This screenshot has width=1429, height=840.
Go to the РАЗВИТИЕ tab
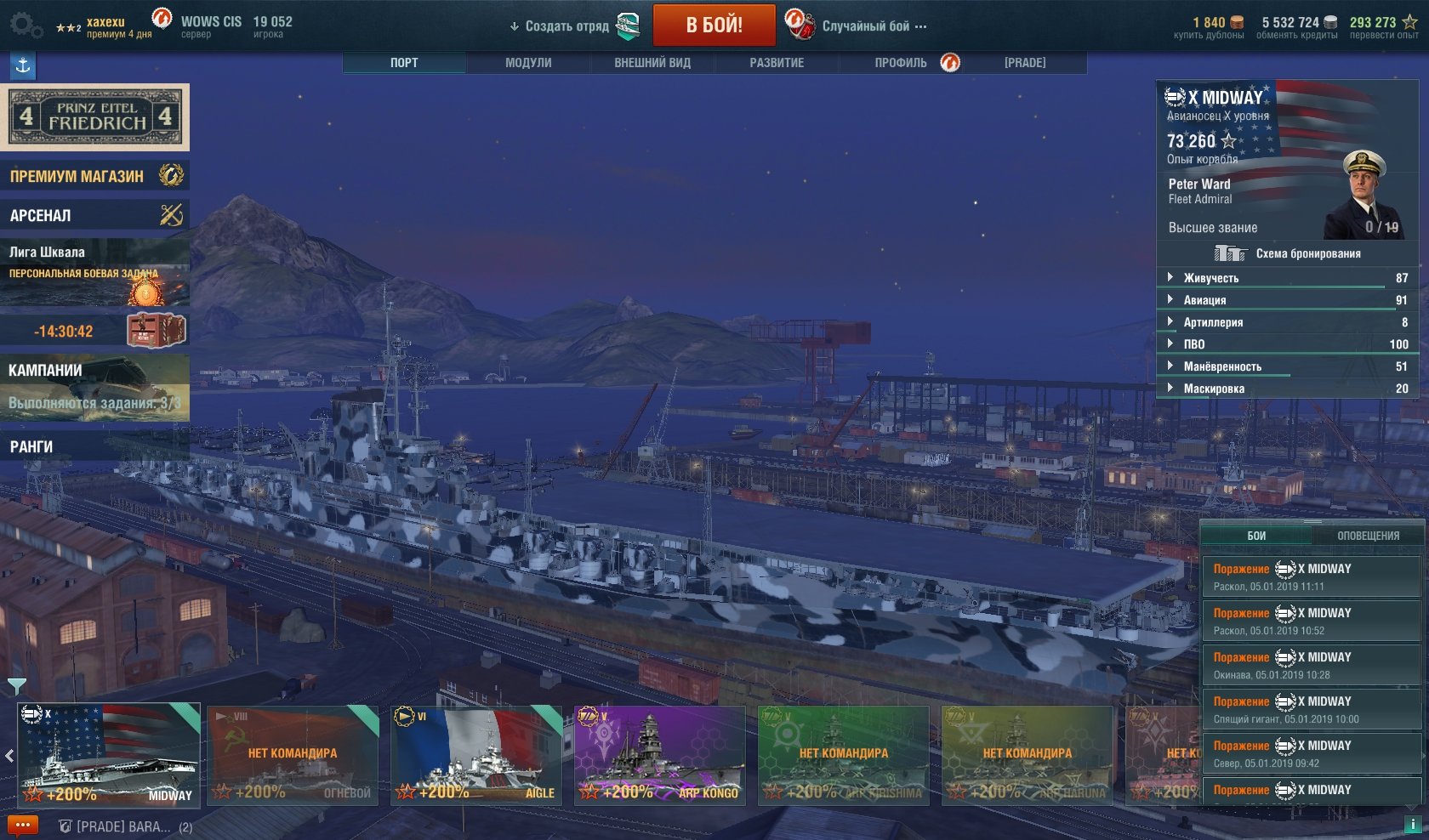click(777, 63)
